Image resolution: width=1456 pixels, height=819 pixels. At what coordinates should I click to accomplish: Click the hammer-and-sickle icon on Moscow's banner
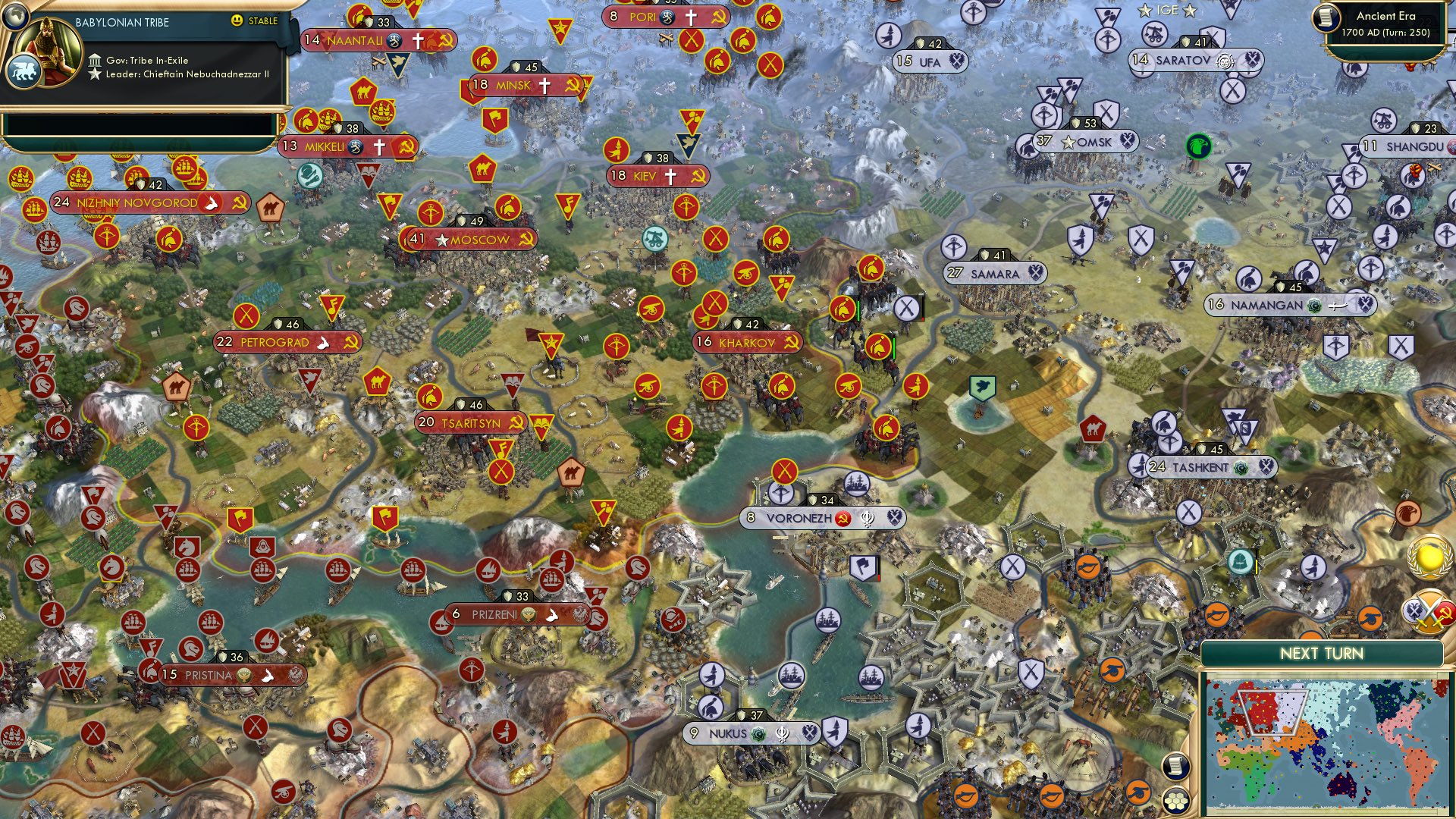pyautogui.click(x=527, y=239)
